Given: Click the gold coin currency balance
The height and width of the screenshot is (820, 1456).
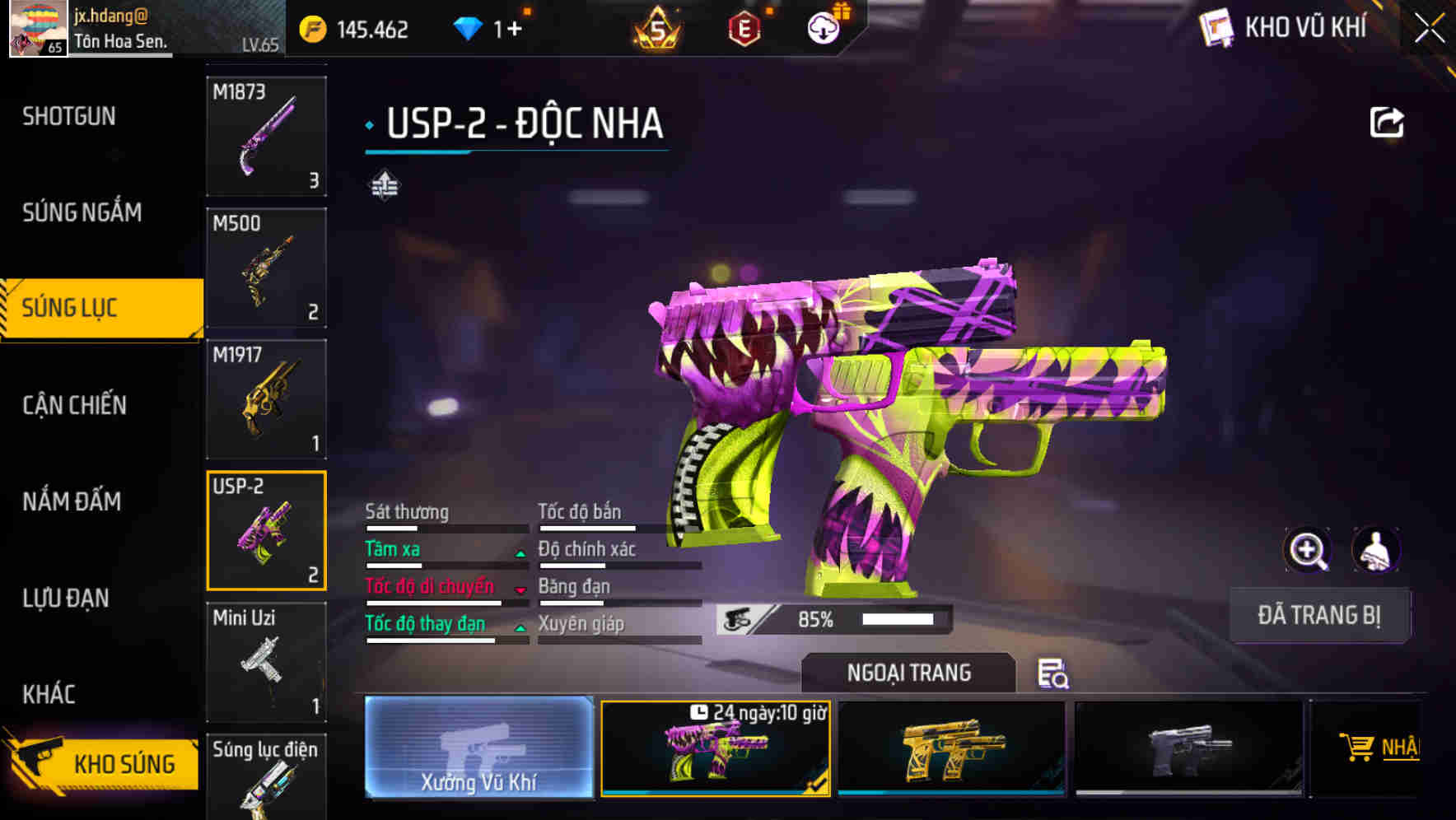Looking at the screenshot, I should click(356, 27).
